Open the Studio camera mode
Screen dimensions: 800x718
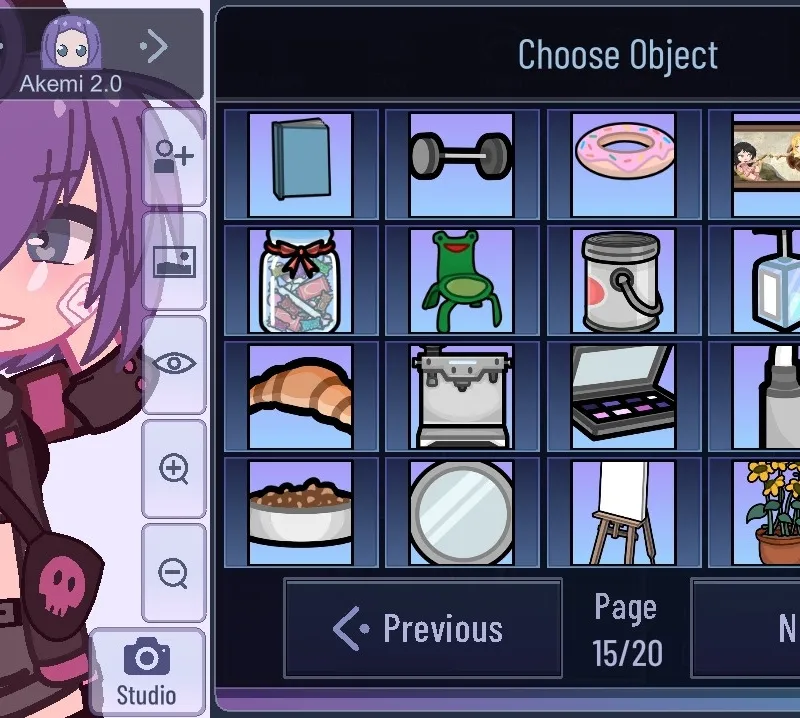click(x=147, y=672)
